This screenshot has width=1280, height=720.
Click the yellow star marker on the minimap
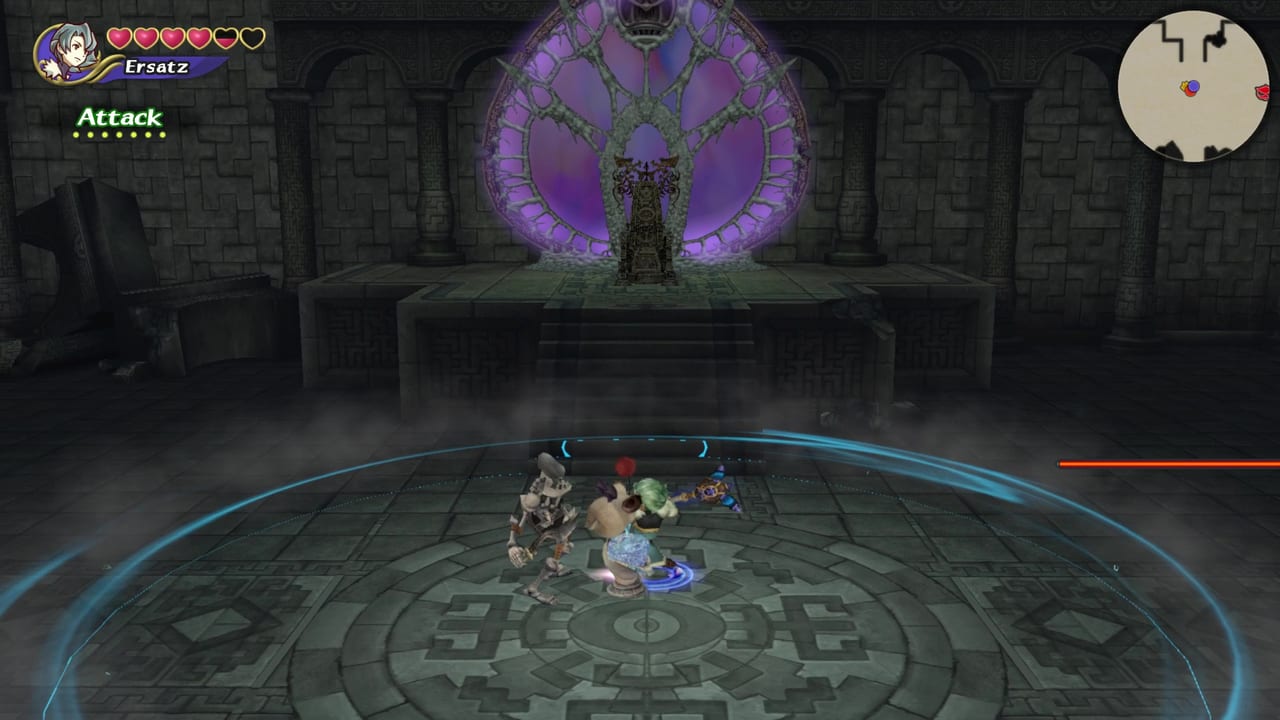click(x=1184, y=86)
